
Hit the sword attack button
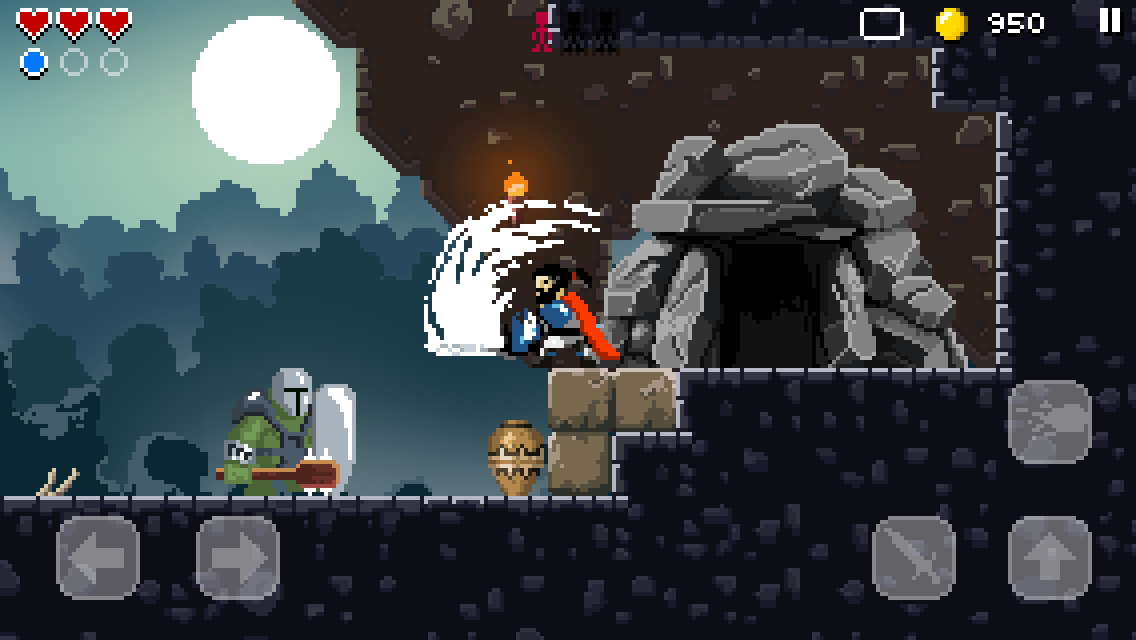coord(913,557)
